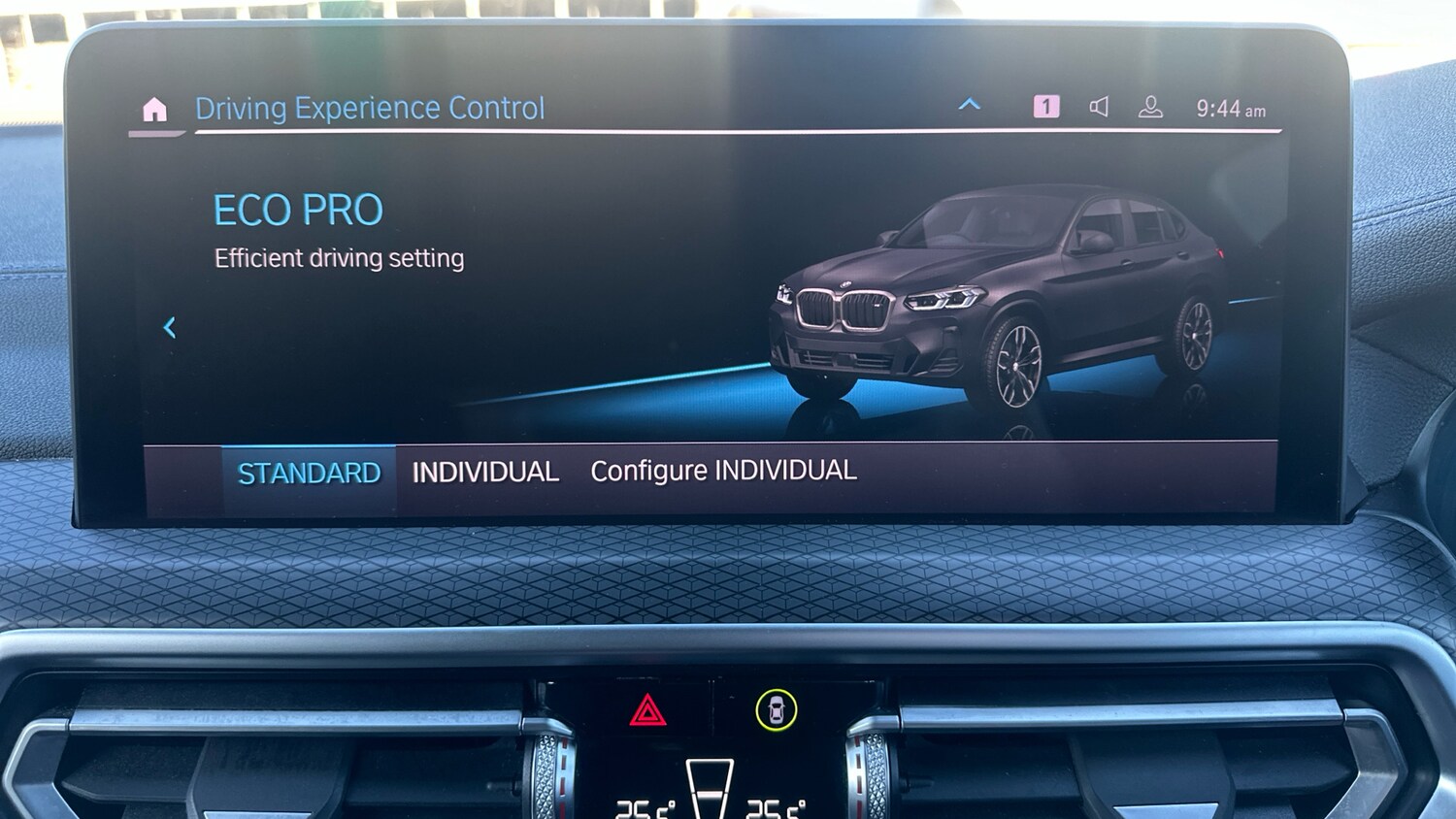The image size is (1456, 819).
Task: Open the notification badge showing 1
Action: pos(1047,107)
